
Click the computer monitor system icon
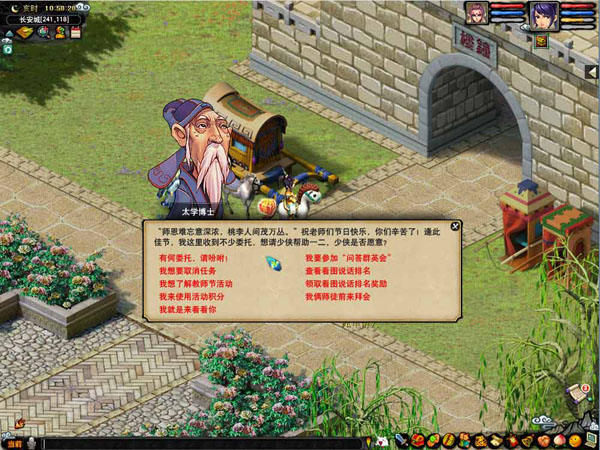pos(591,440)
